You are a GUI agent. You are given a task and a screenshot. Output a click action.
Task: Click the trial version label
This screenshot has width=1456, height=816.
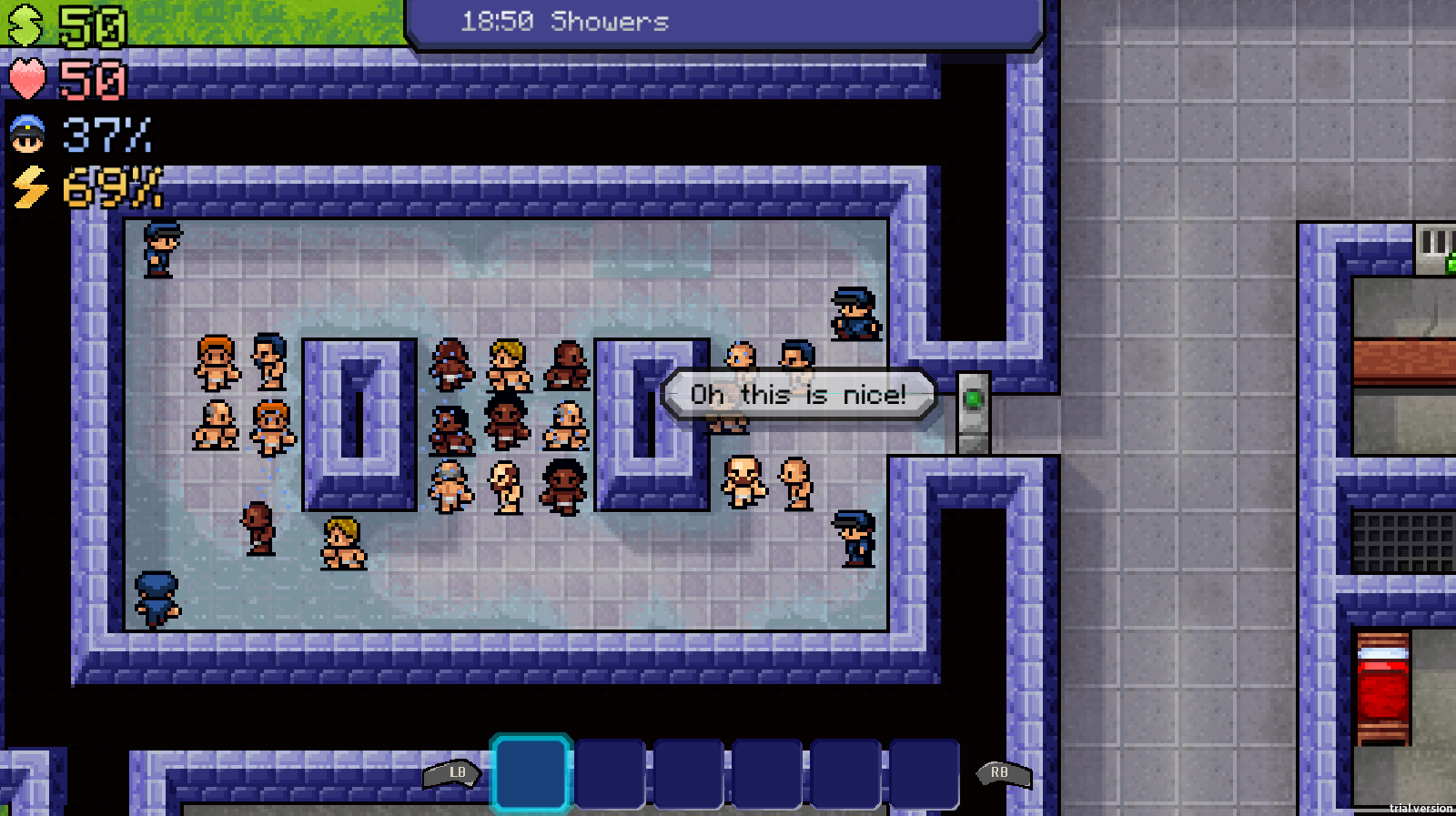(1419, 808)
